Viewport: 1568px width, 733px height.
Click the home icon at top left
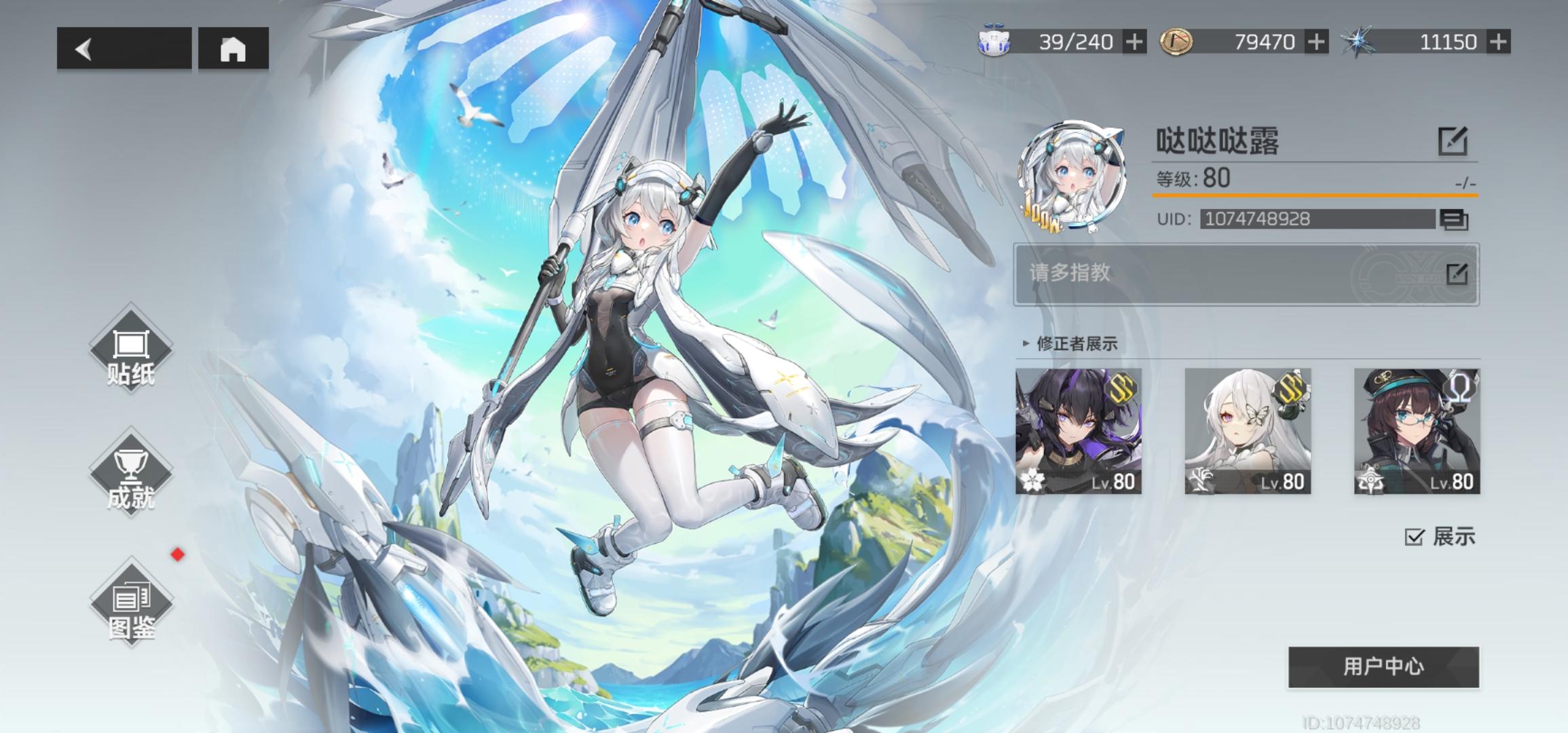click(234, 48)
